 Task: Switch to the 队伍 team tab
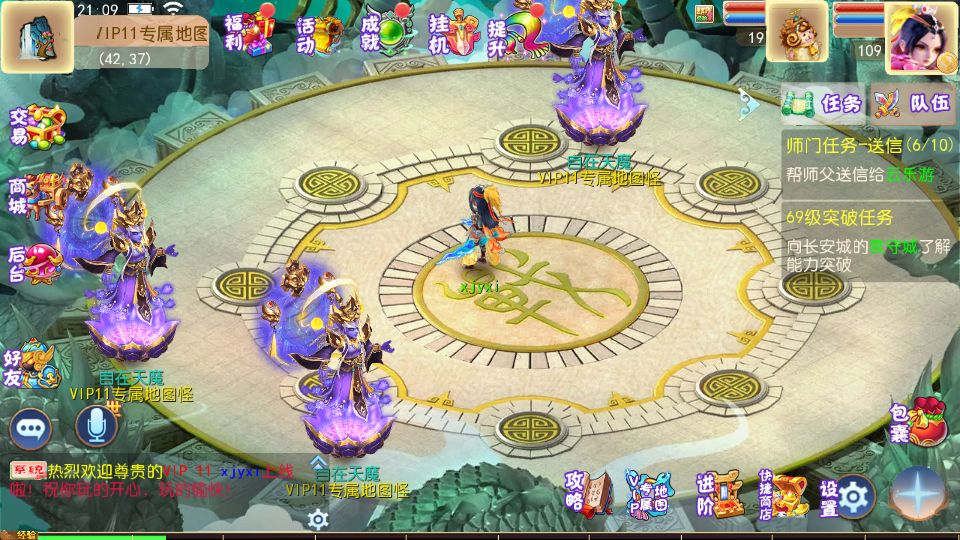[x=913, y=103]
